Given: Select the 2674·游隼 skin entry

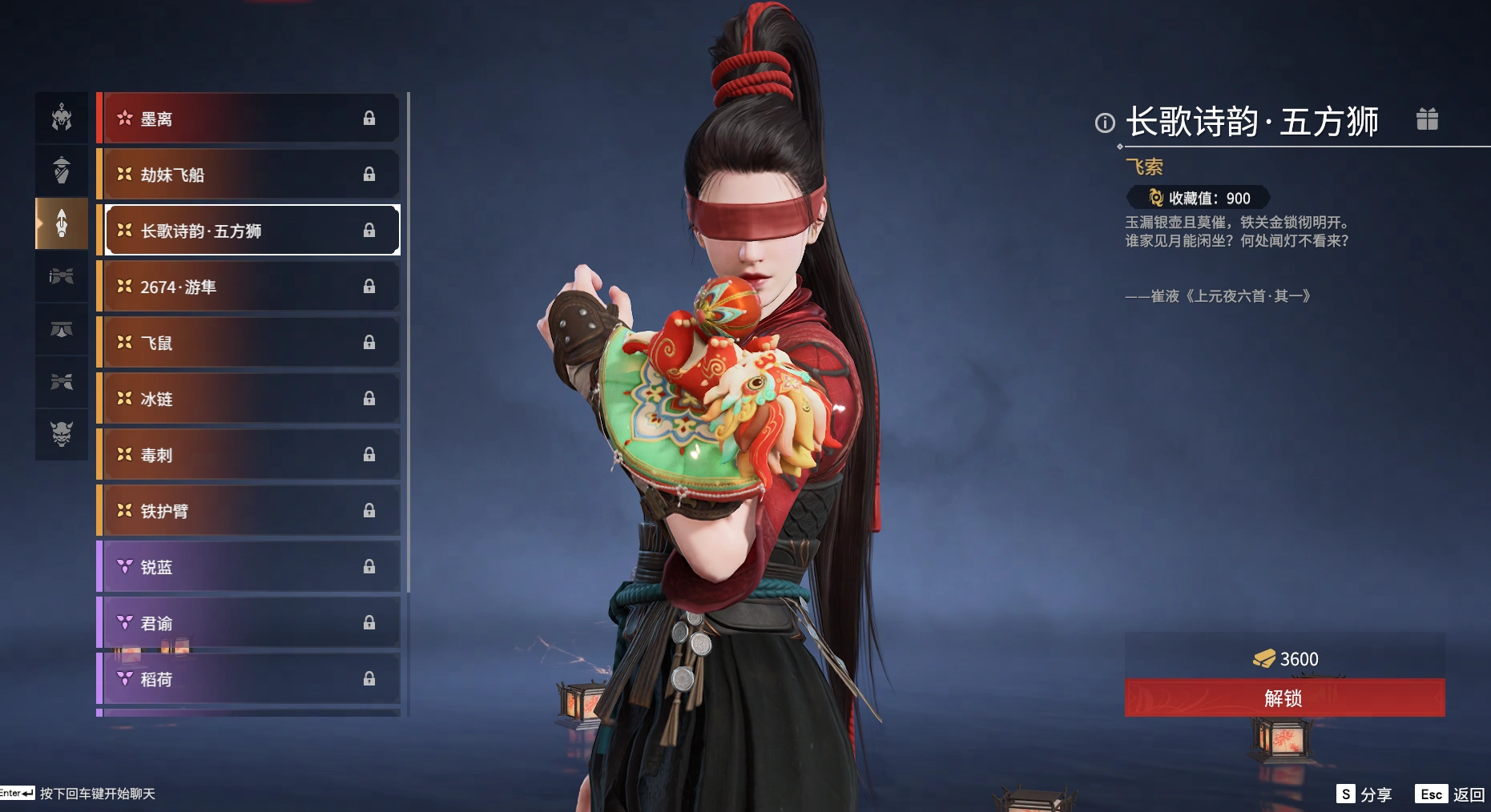Looking at the screenshot, I should pos(250,287).
